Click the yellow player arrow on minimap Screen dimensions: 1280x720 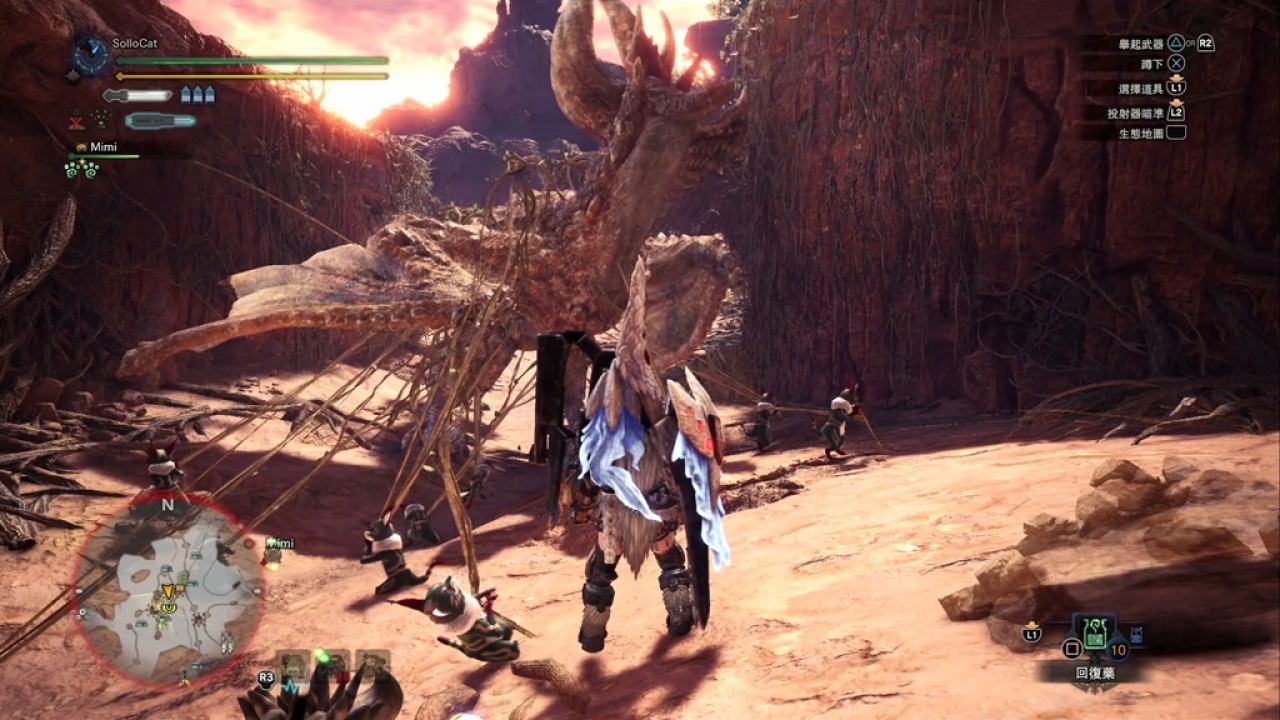pyautogui.click(x=168, y=591)
